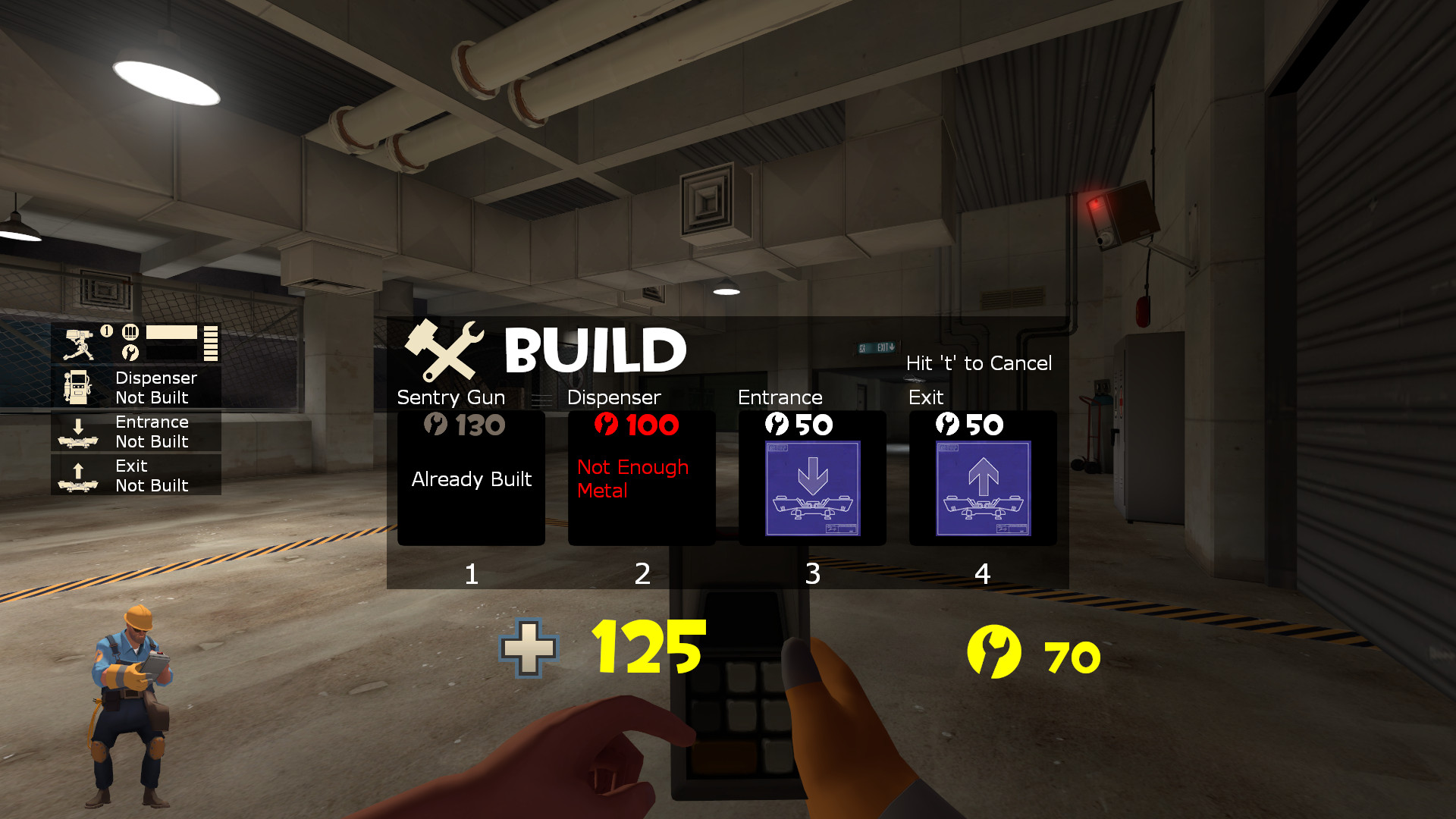Select build slot 3 for the Entrance

tap(811, 575)
